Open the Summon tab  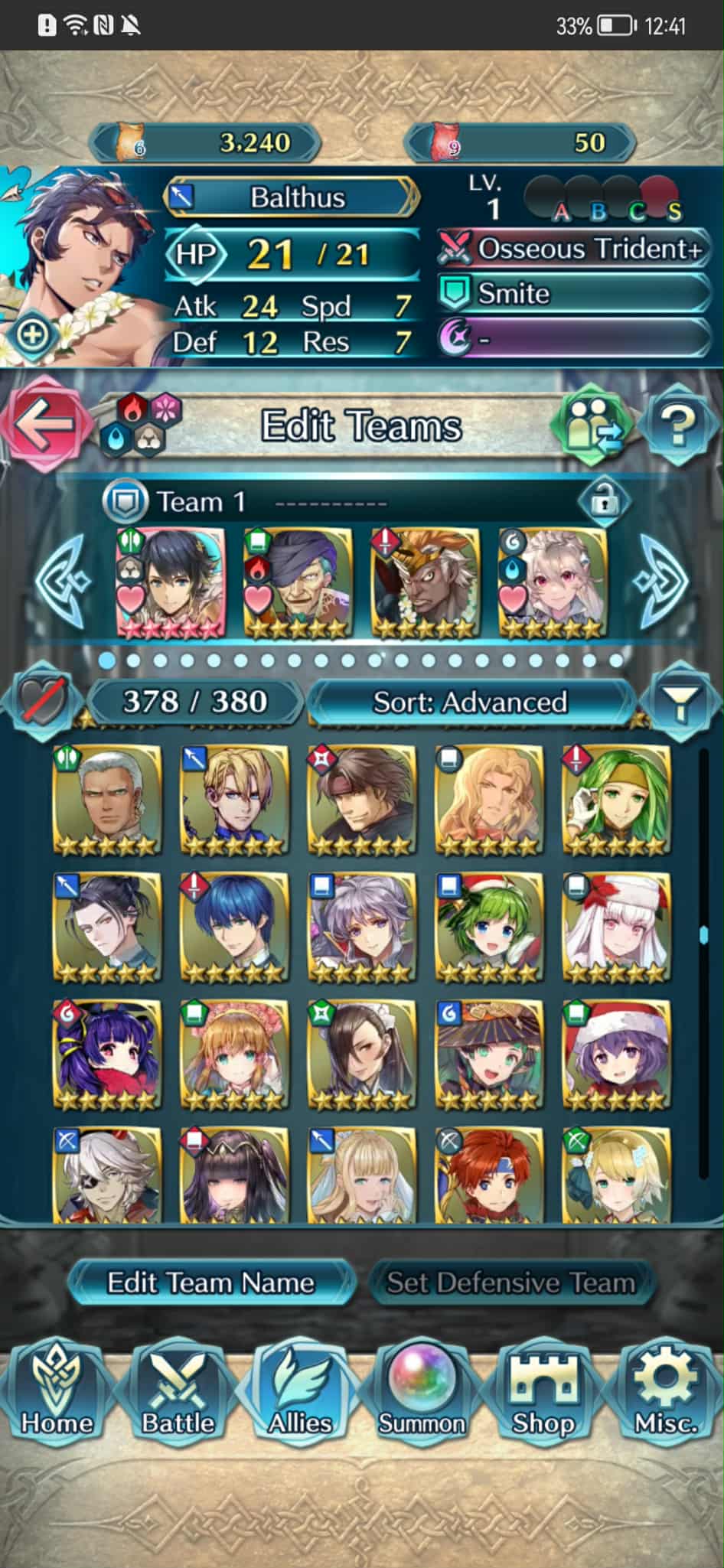[x=422, y=1391]
